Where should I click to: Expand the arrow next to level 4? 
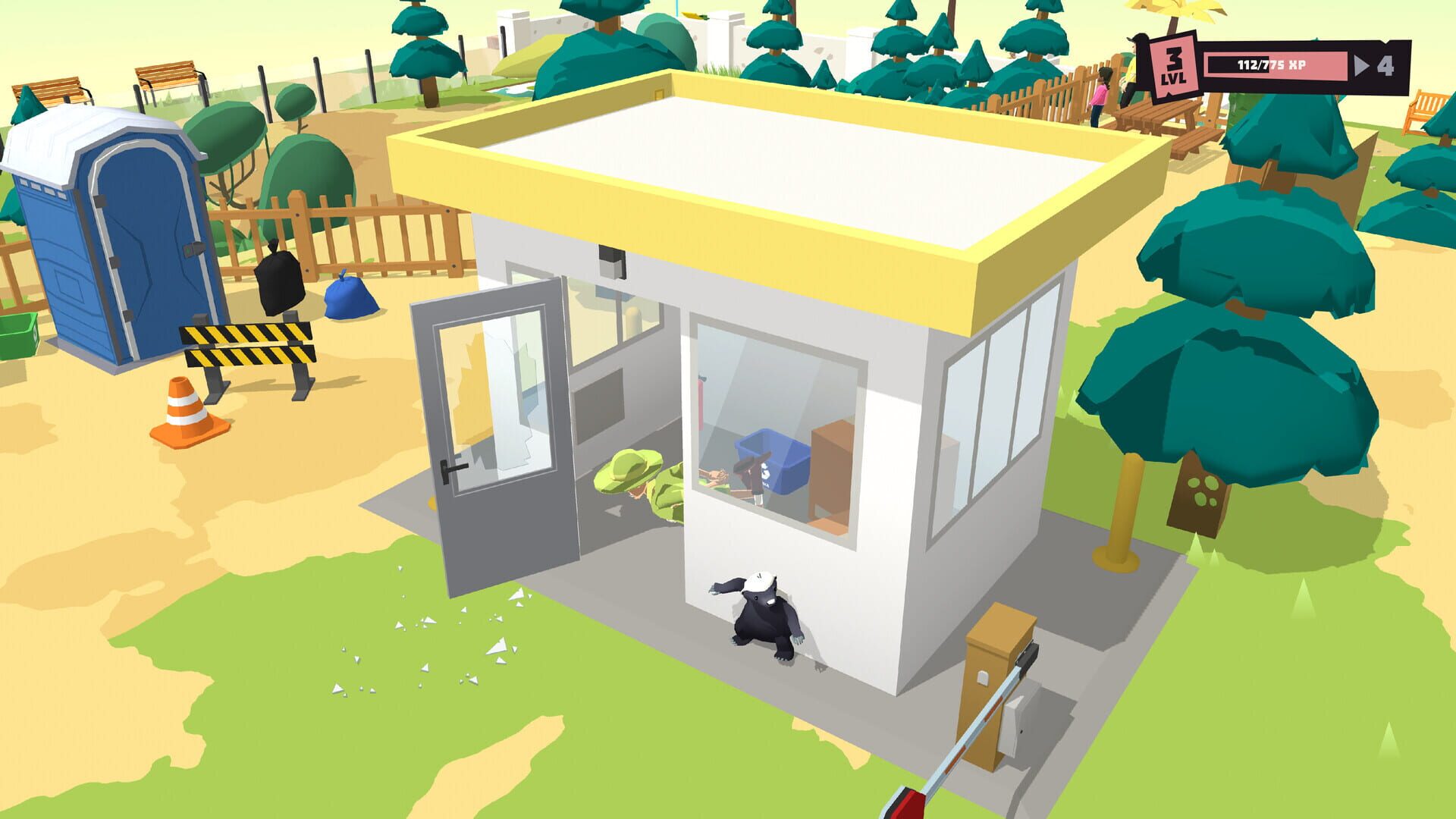coord(1361,66)
